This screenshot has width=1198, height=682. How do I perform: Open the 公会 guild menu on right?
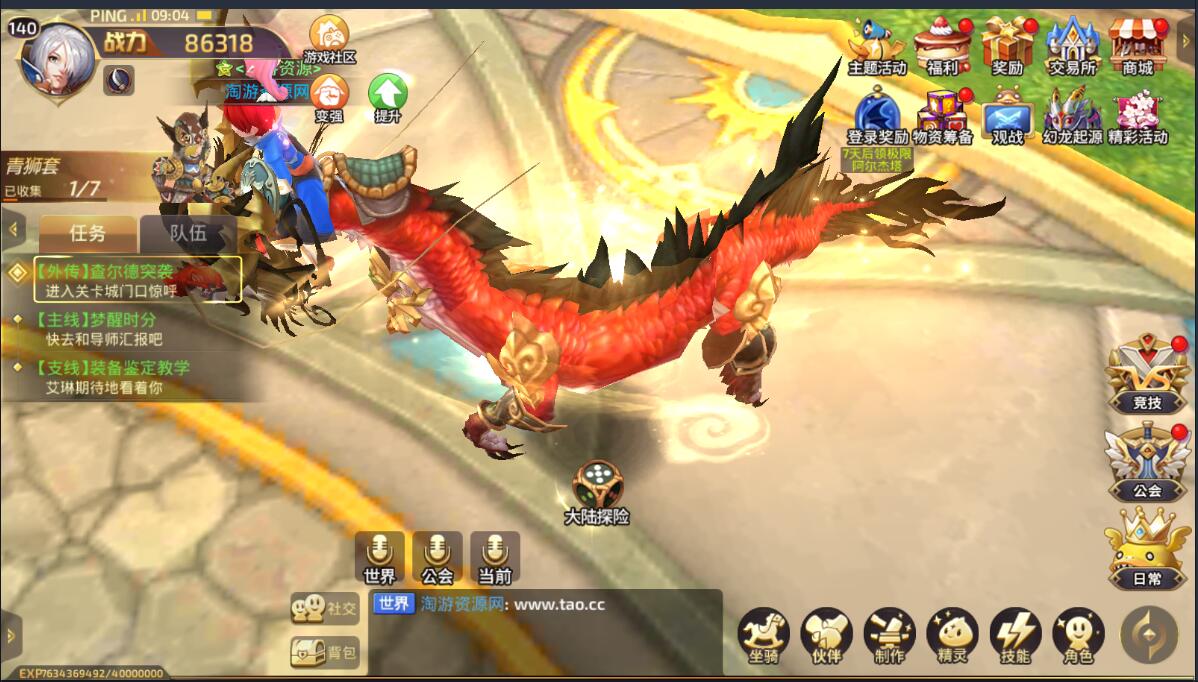1147,462
